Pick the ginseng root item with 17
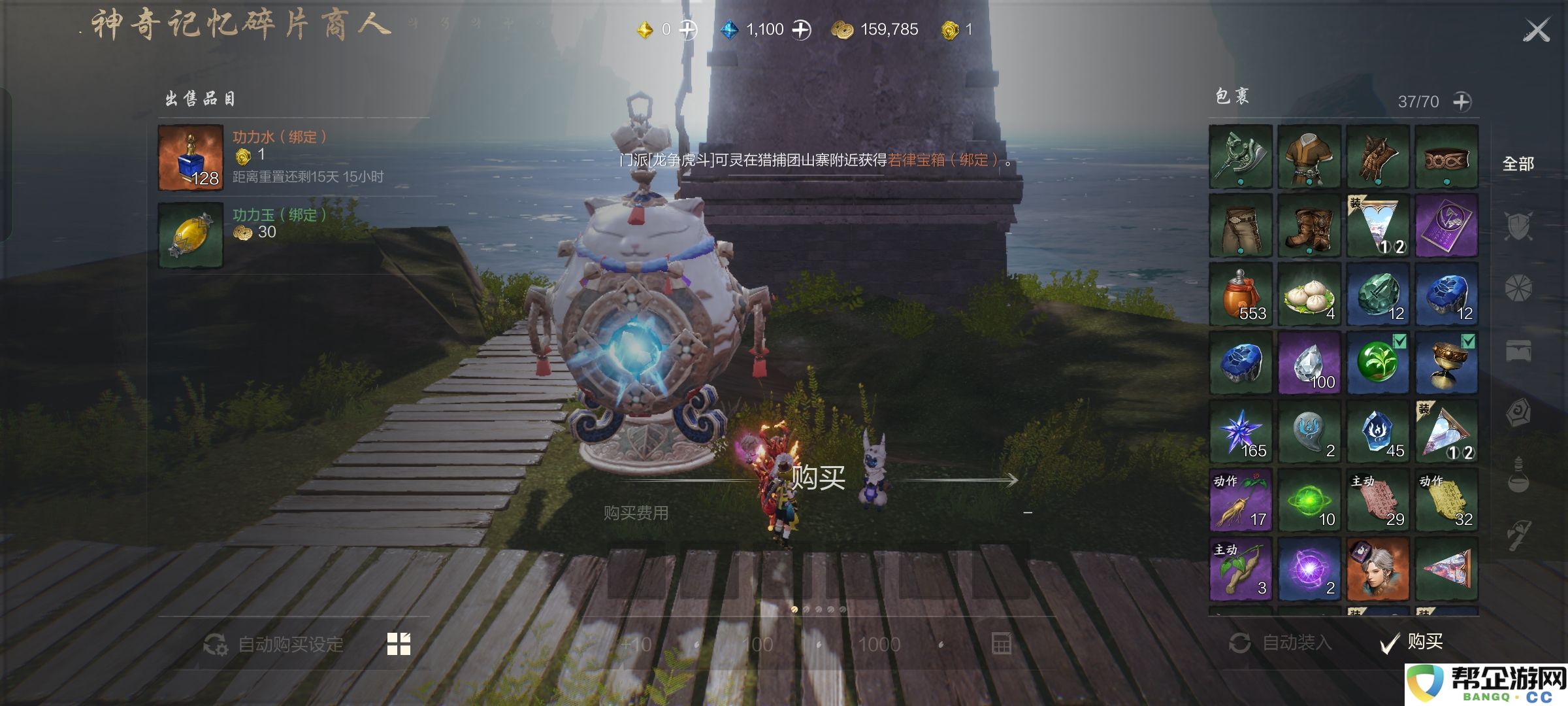The image size is (1568, 706). [x=1241, y=501]
